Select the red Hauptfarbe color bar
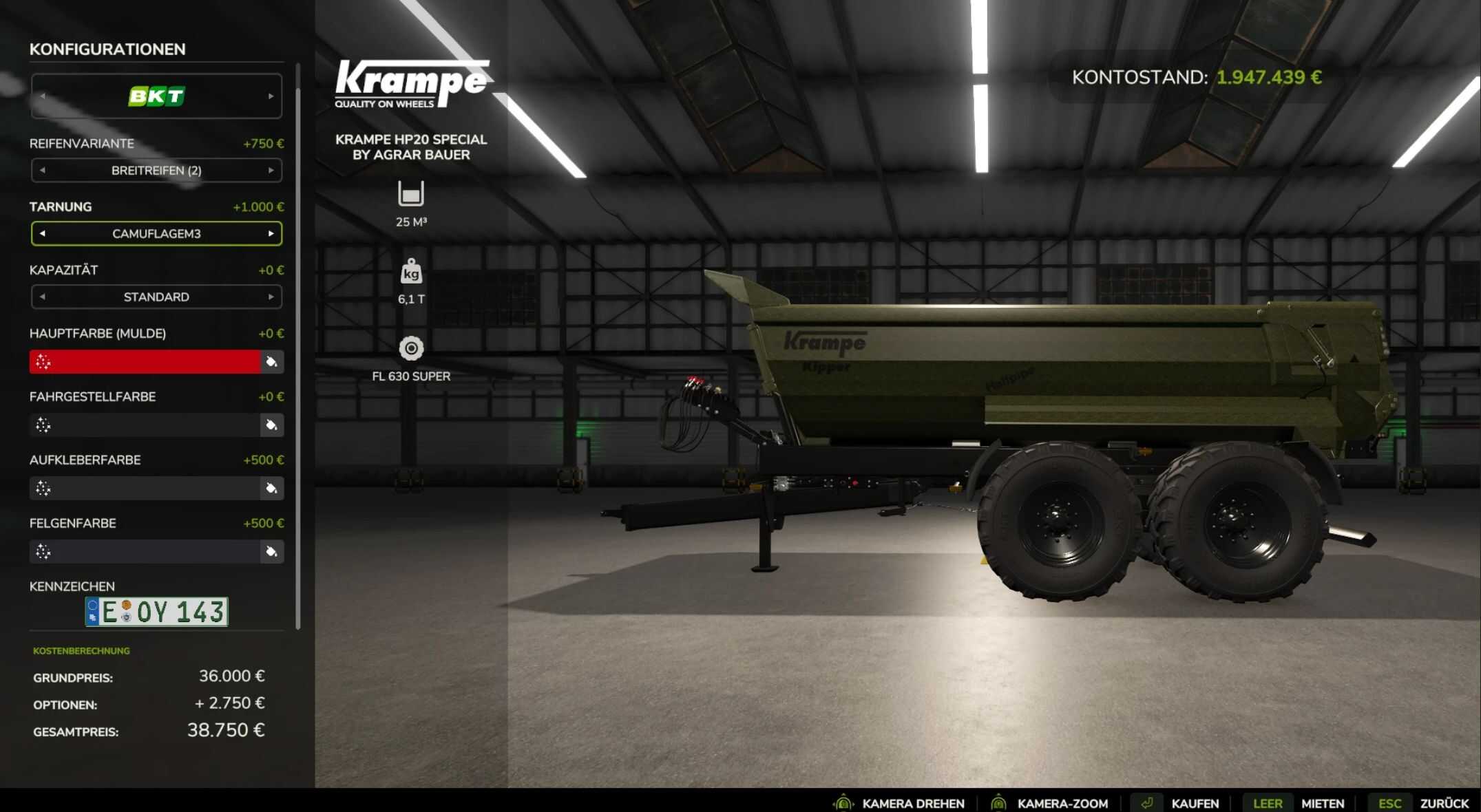This screenshot has height=812, width=1481. 145,361
